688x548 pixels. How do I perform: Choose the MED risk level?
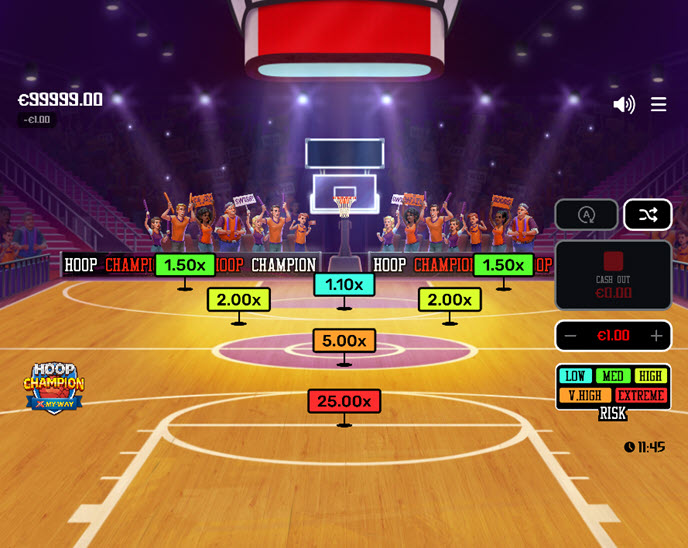coord(613,376)
